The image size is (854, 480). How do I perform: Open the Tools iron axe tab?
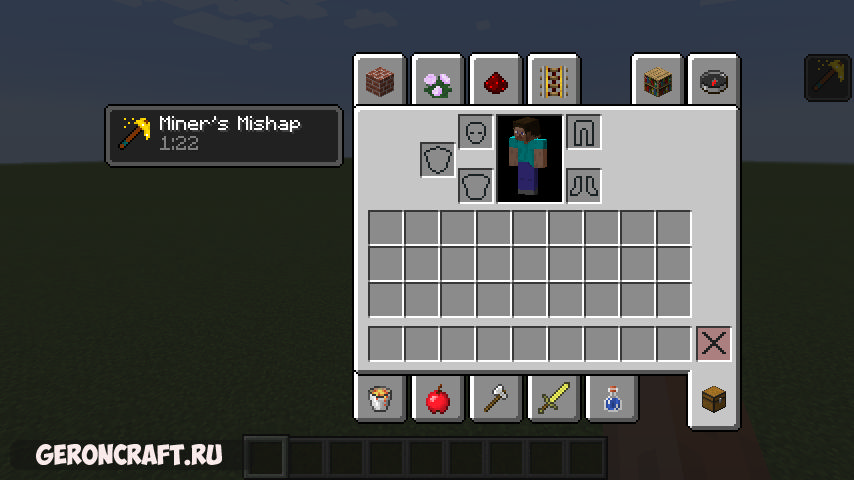click(494, 400)
